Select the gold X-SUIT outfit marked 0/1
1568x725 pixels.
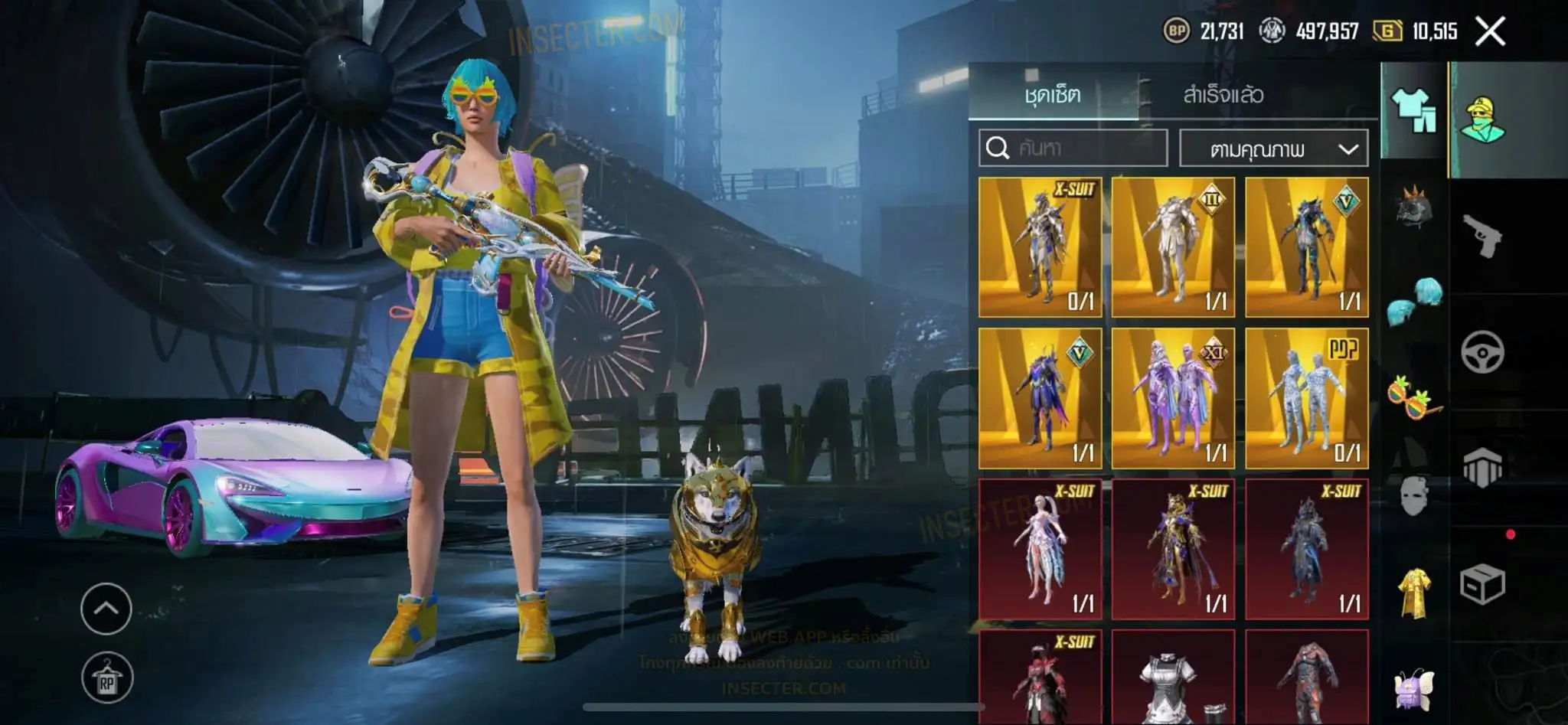tap(1040, 247)
